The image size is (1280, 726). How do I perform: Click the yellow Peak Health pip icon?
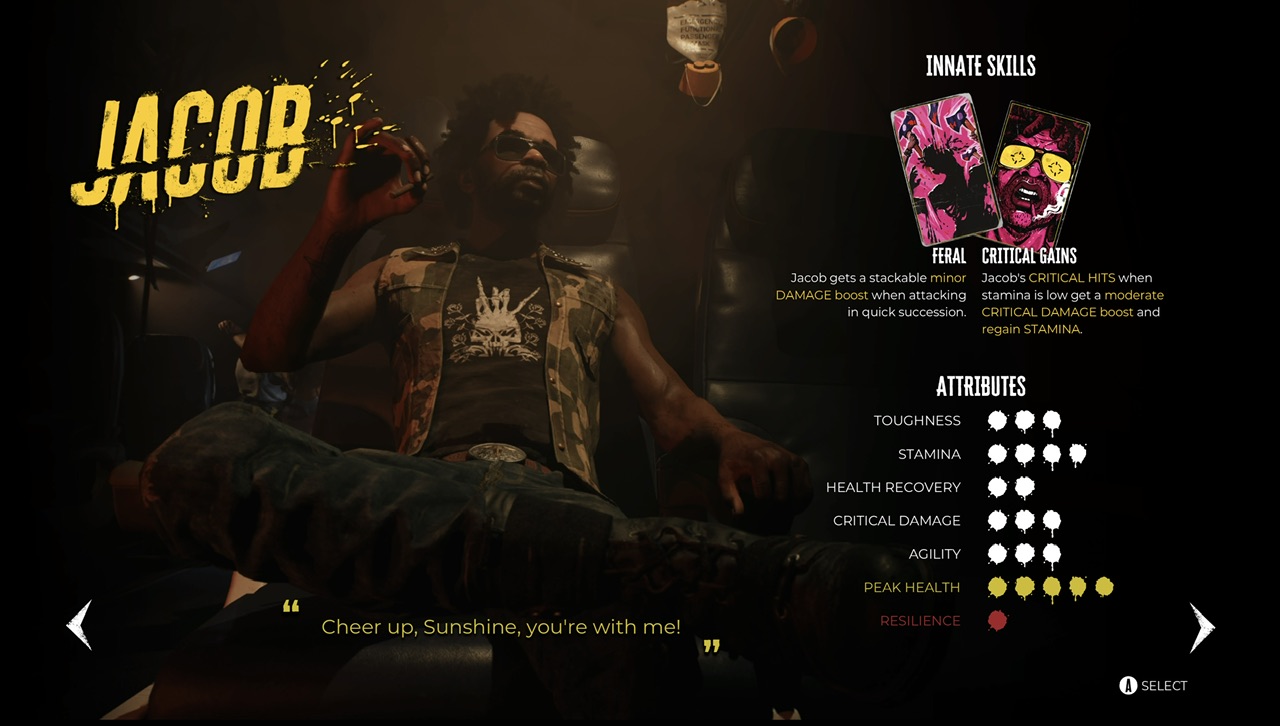click(x=997, y=587)
